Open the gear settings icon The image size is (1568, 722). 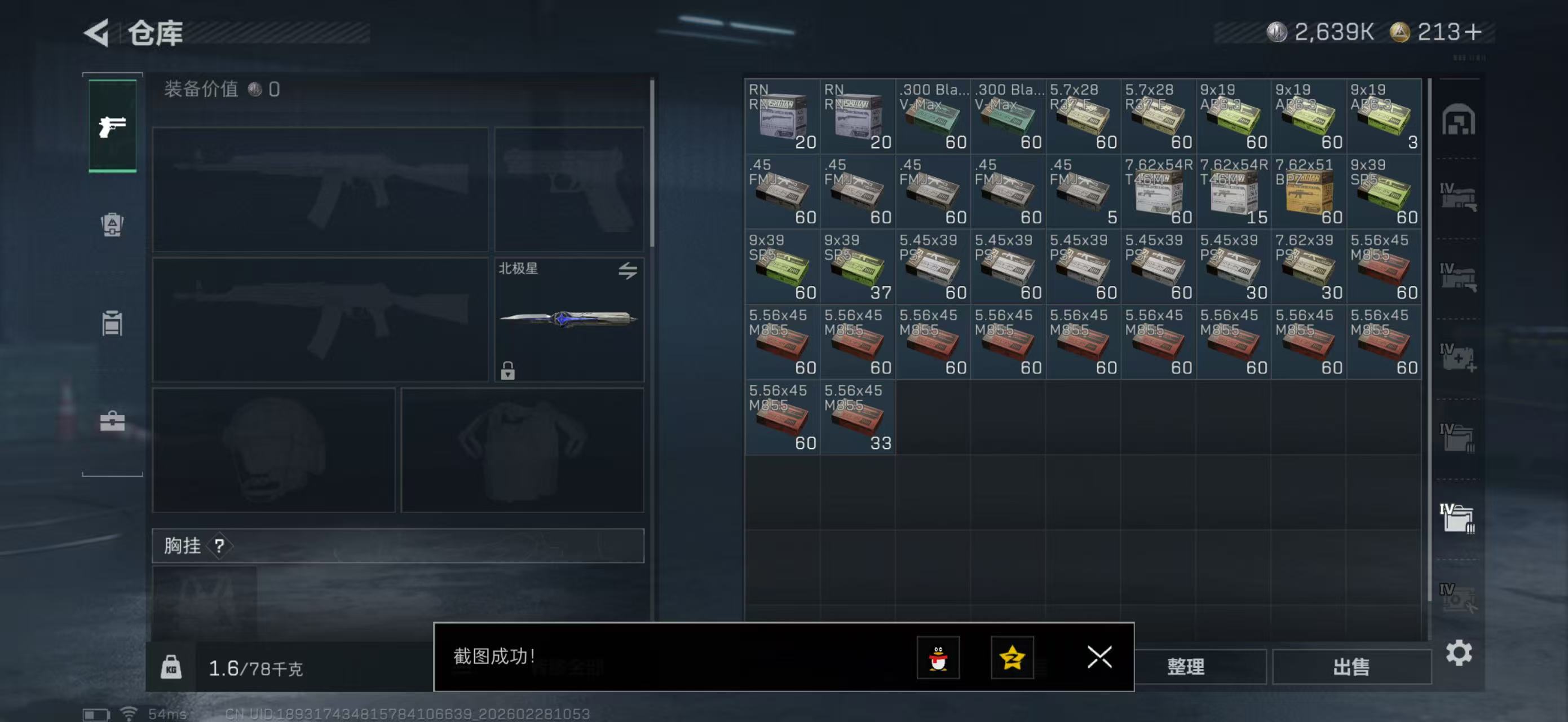click(1459, 653)
